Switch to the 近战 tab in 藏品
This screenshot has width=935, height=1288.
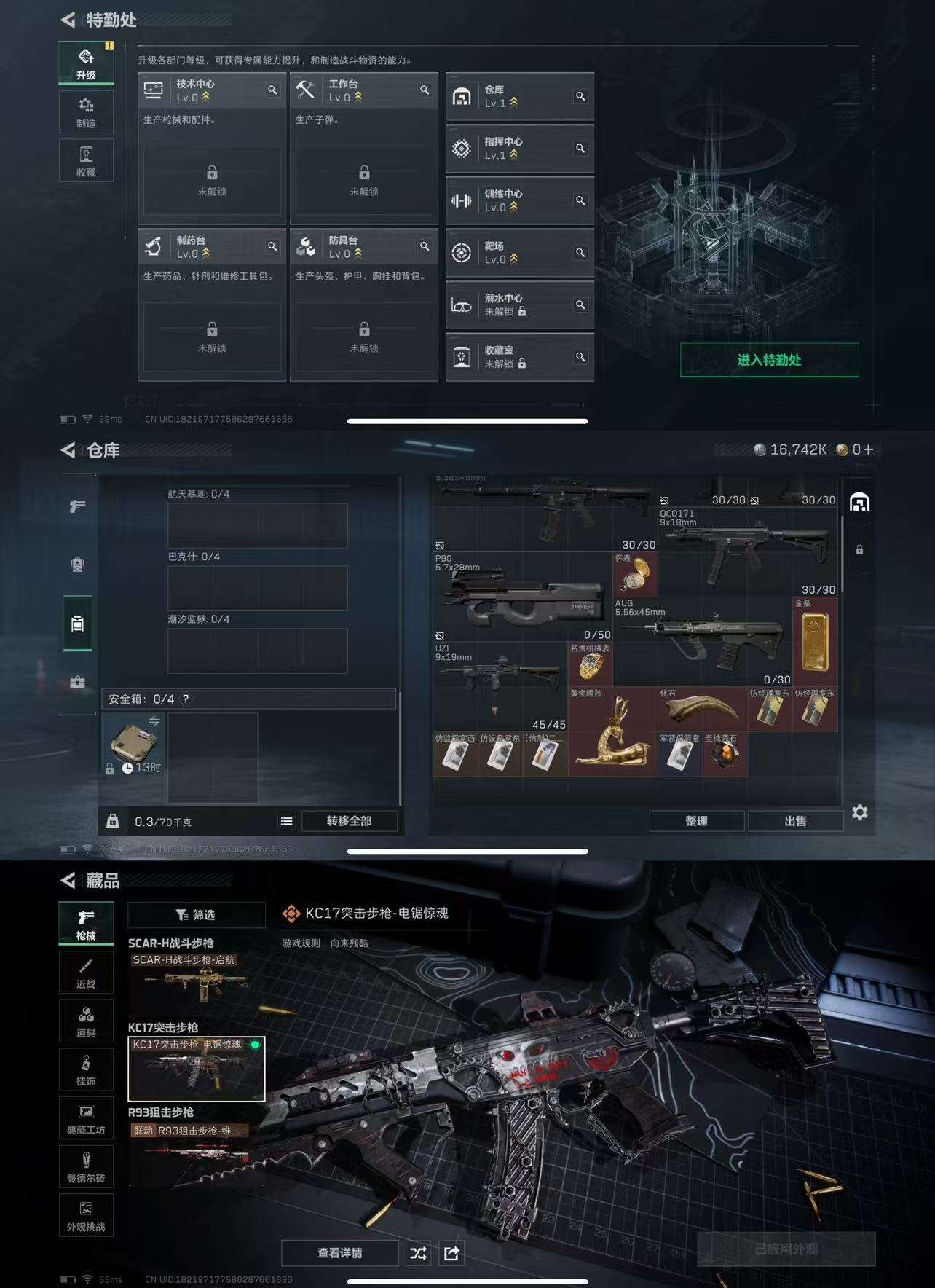point(86,971)
